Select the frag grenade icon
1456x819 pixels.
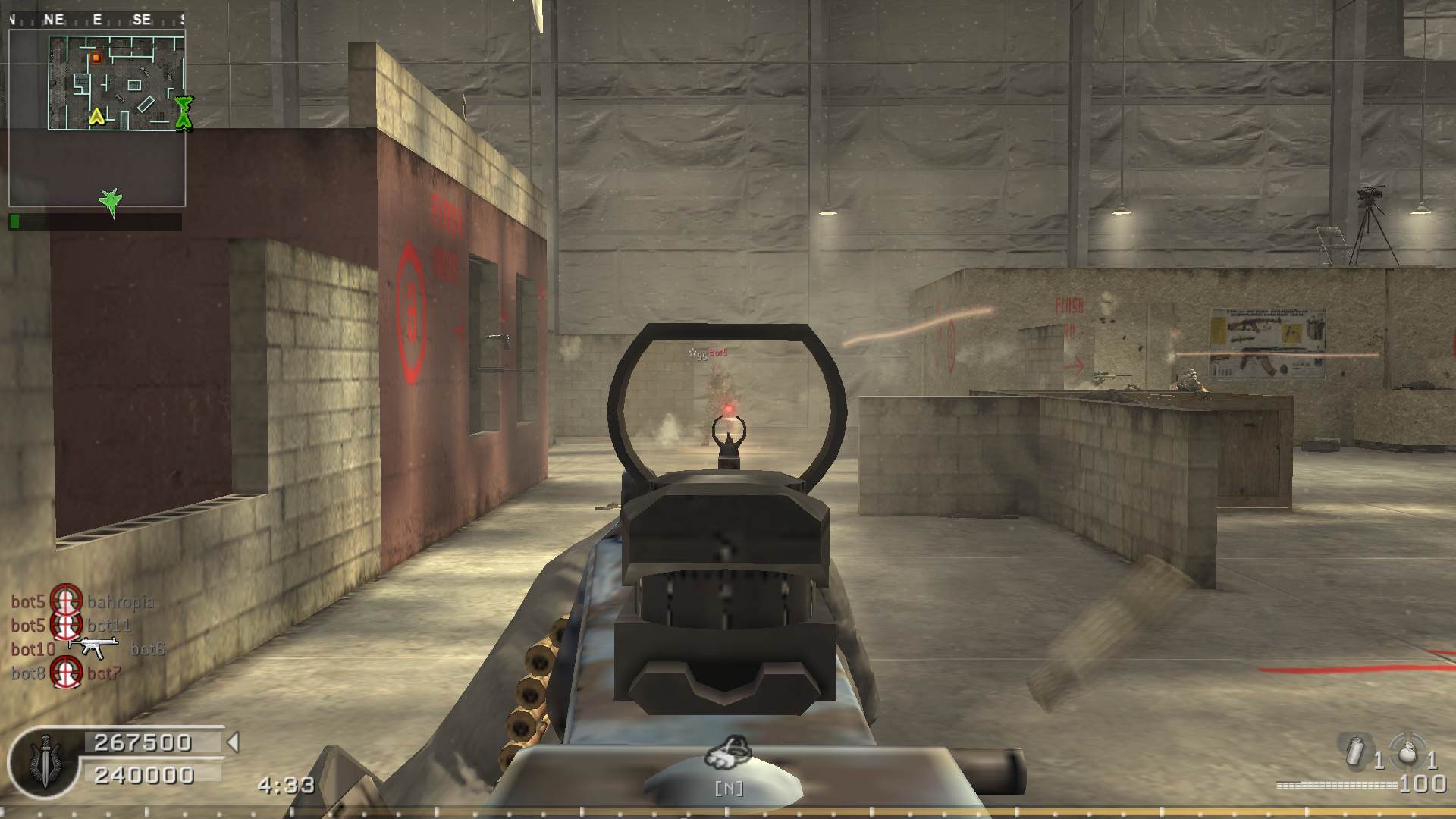(1407, 751)
